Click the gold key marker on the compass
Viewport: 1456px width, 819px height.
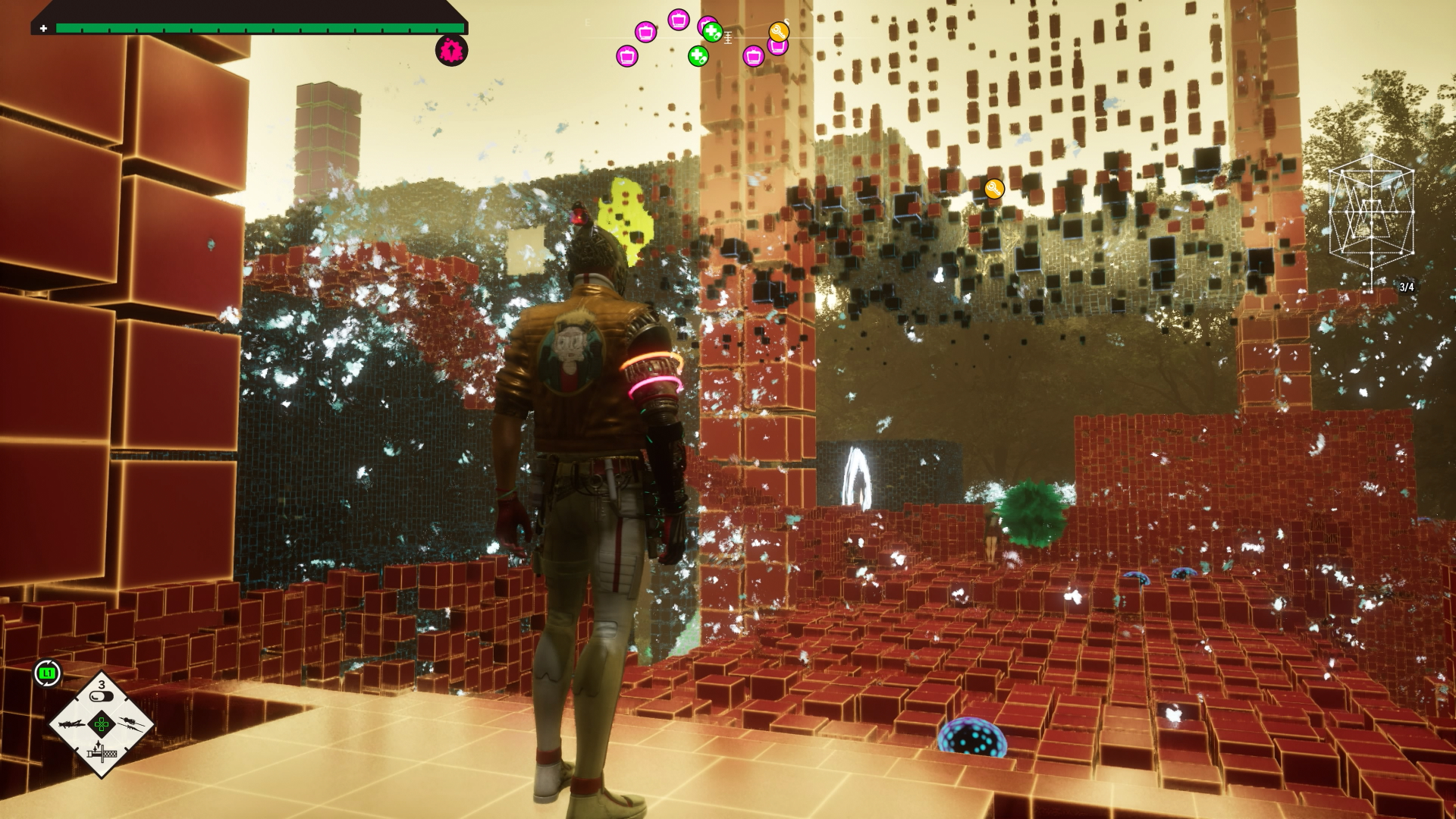[779, 32]
